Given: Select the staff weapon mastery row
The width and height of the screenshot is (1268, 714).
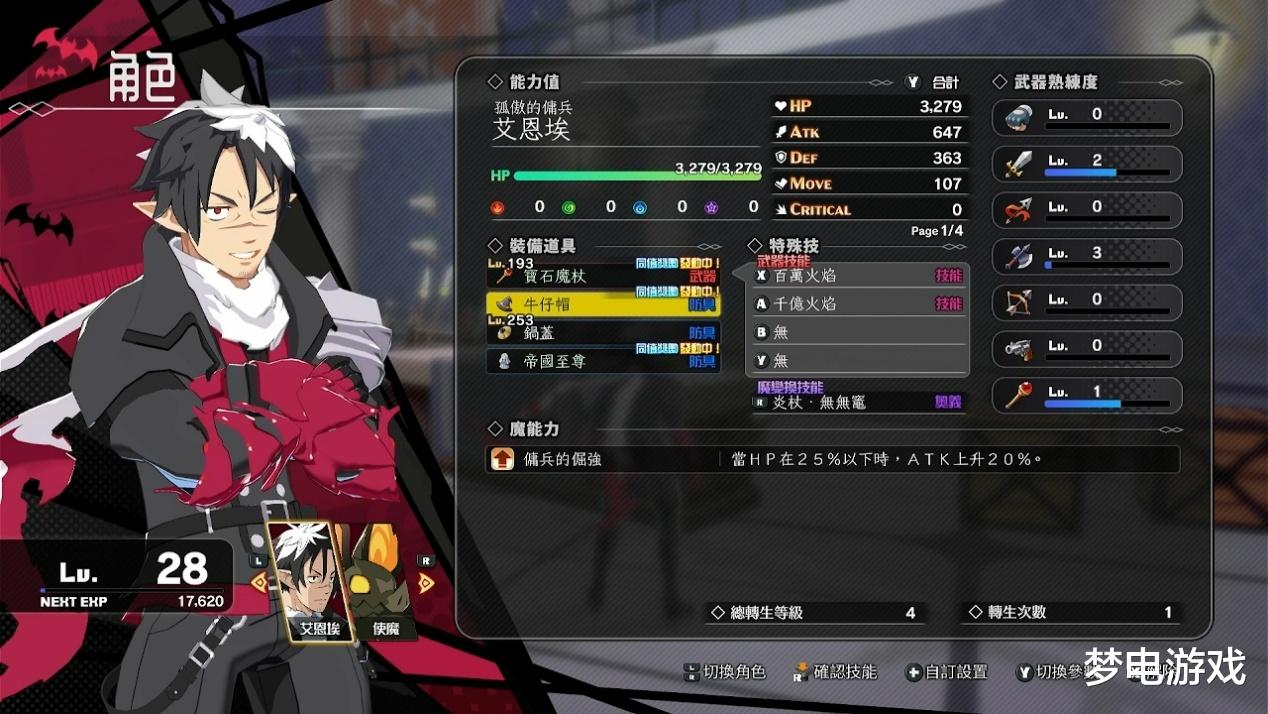Looking at the screenshot, I should [1087, 395].
